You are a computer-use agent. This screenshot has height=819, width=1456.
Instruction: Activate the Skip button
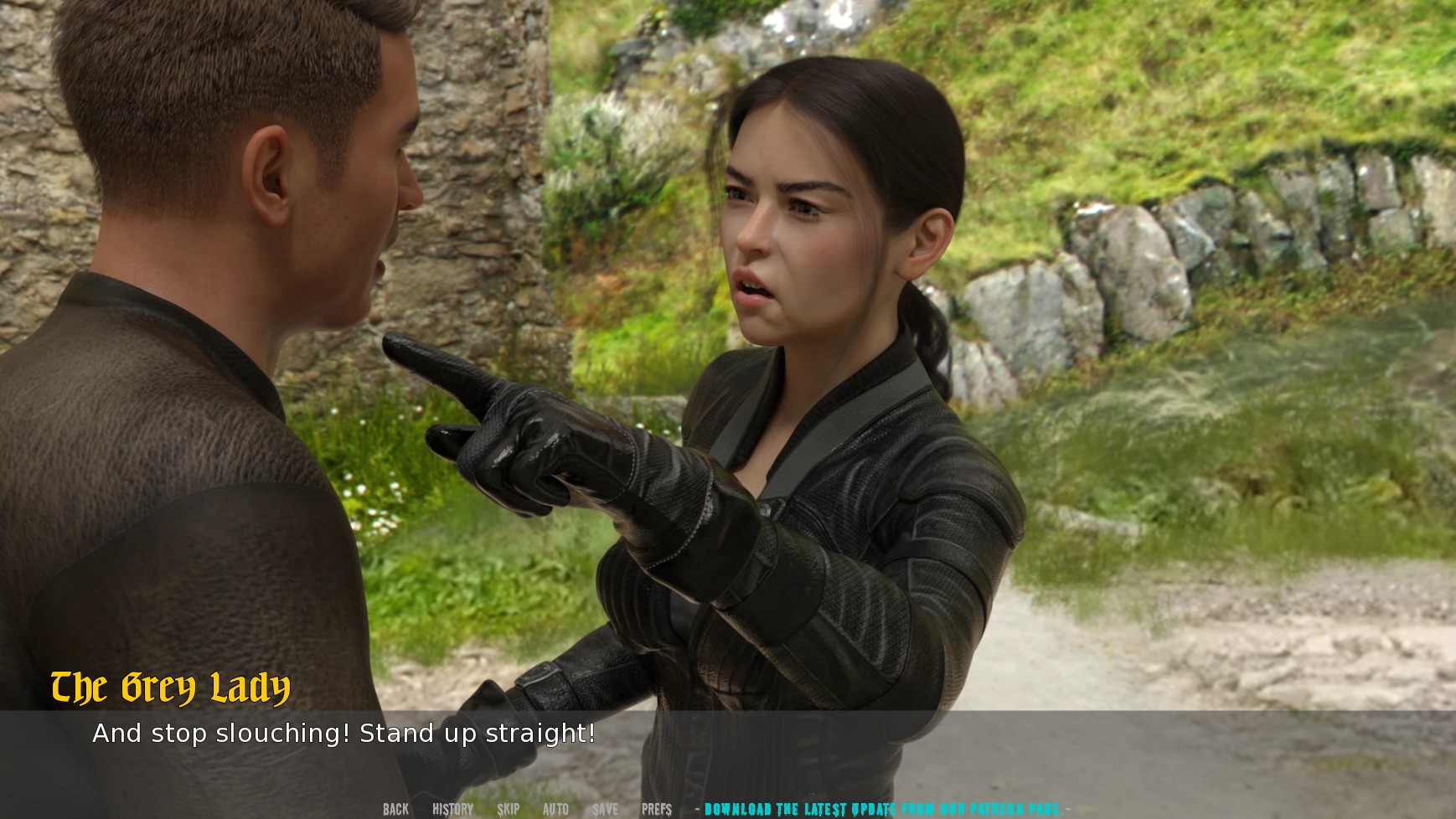coord(508,809)
